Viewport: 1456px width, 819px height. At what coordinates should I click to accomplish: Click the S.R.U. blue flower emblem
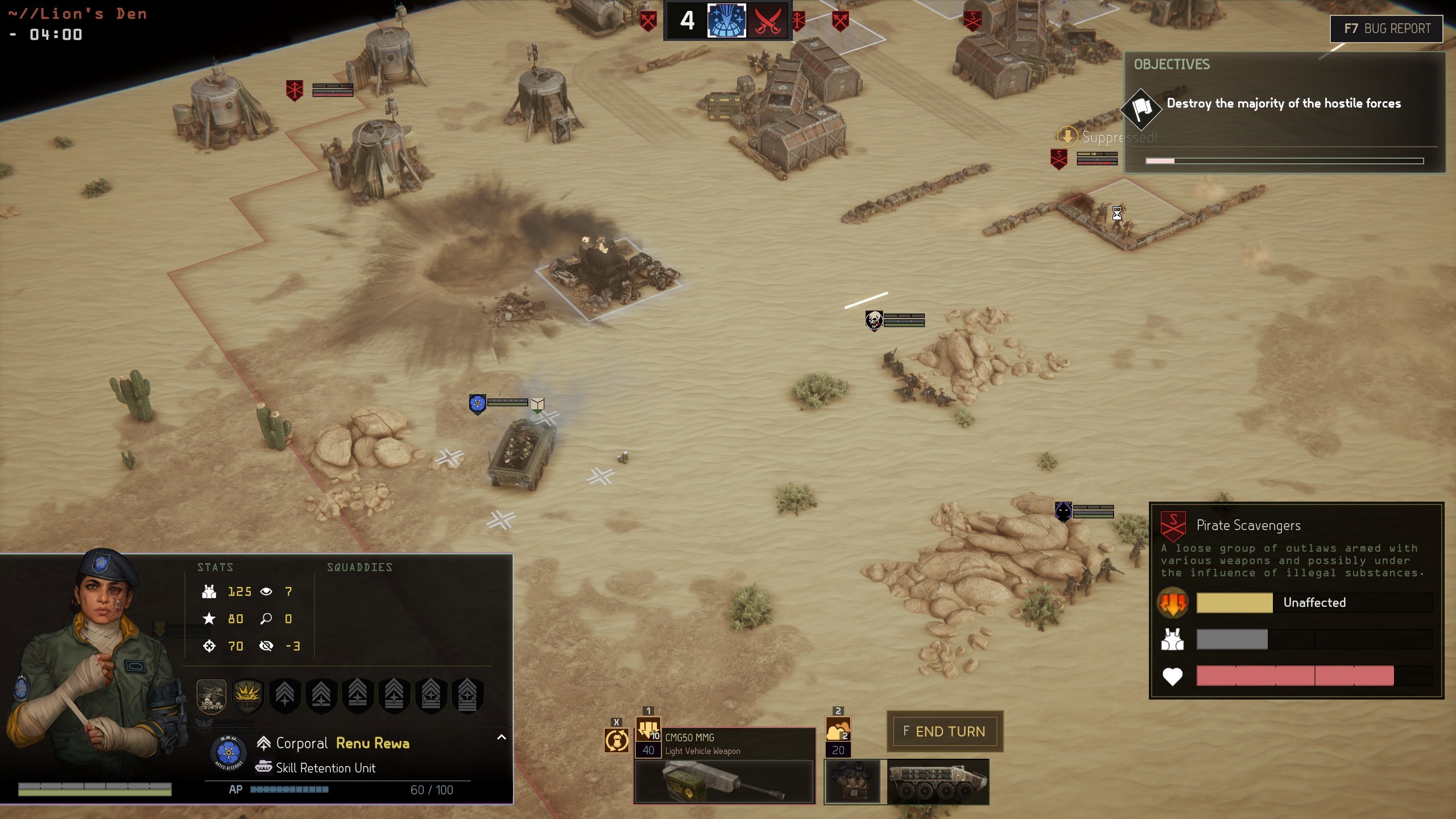click(x=229, y=752)
